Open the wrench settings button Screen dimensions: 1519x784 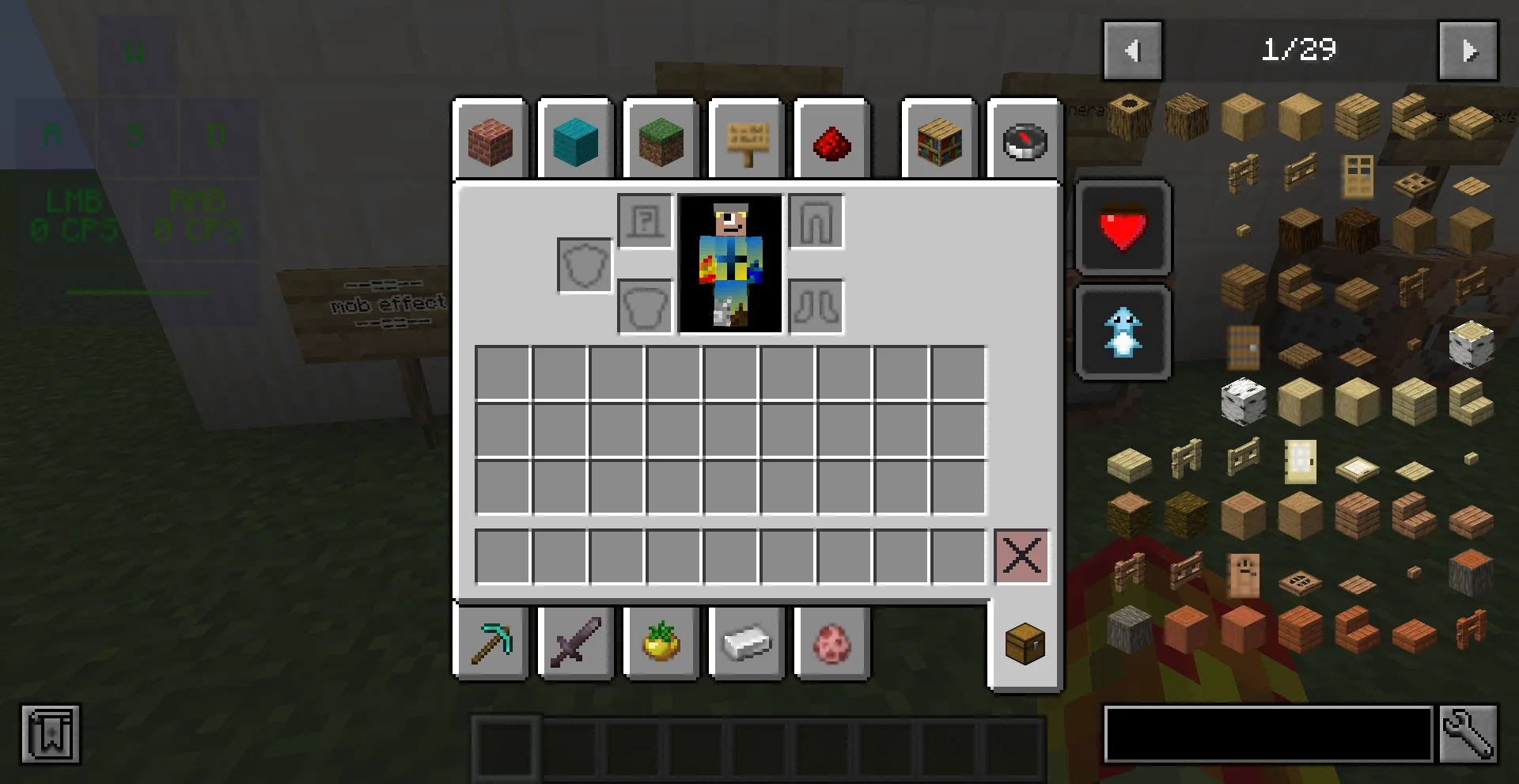point(1468,734)
